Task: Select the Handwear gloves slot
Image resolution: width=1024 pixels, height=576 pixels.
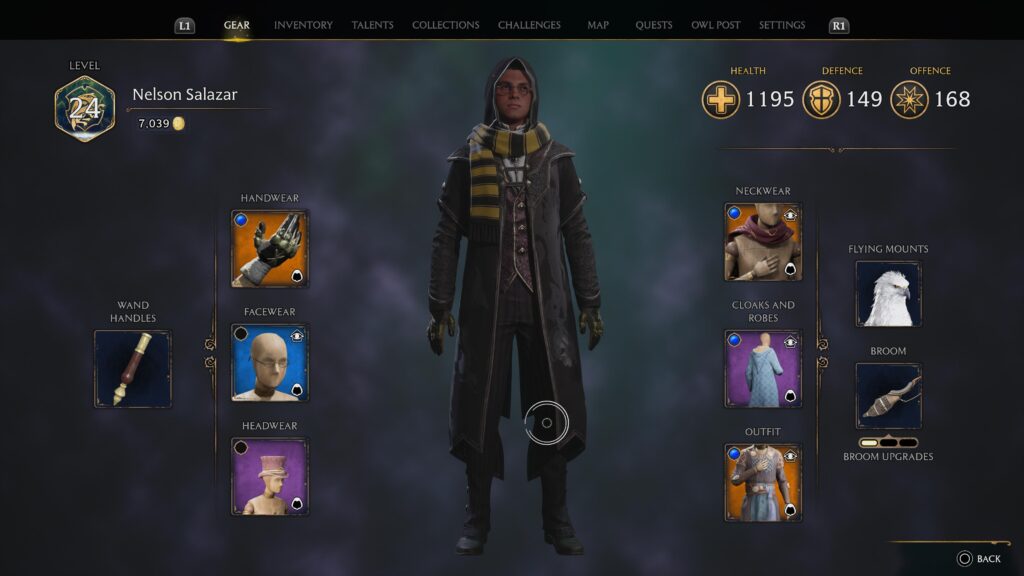Action: [x=270, y=248]
